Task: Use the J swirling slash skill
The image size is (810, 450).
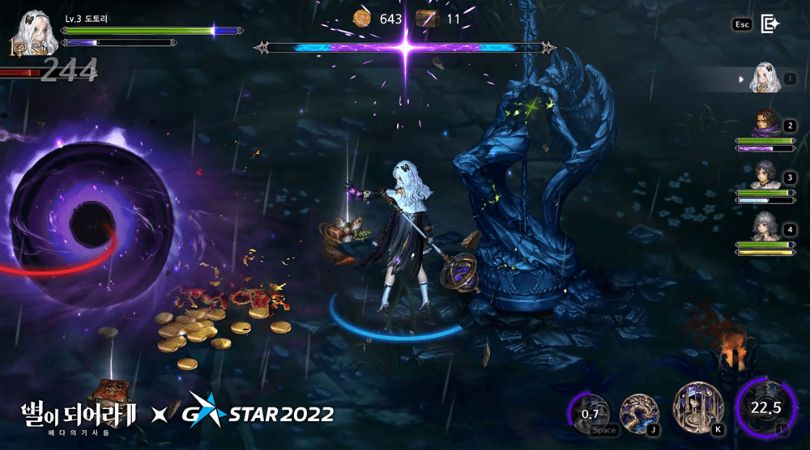Action: [x=639, y=411]
